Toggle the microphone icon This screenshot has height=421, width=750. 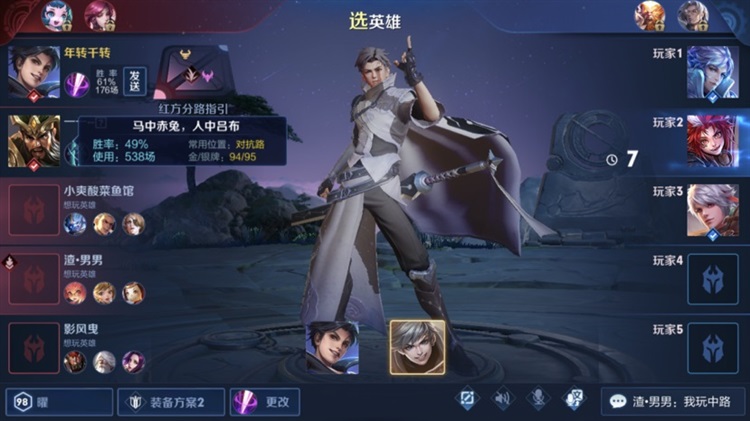(538, 400)
